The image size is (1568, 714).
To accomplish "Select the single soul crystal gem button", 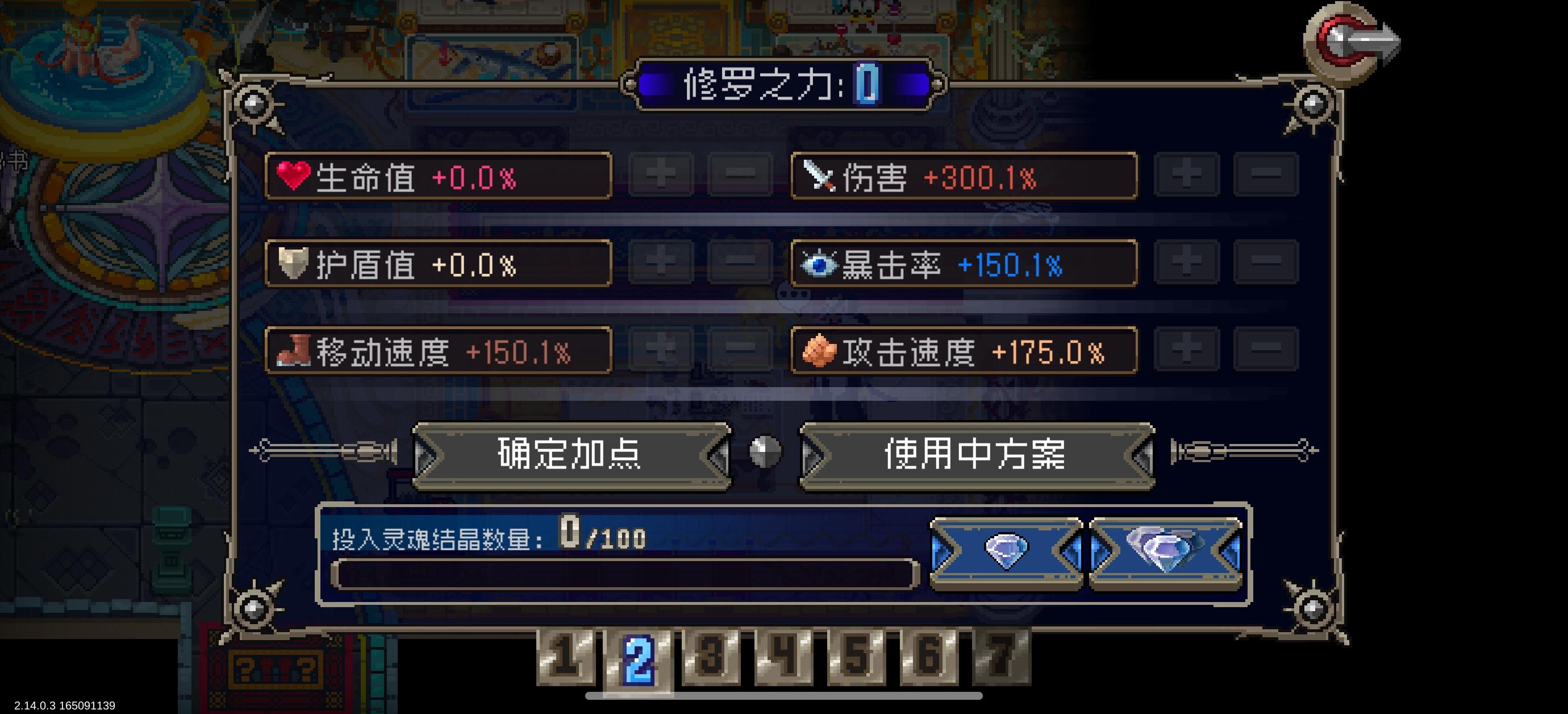I will [1007, 553].
